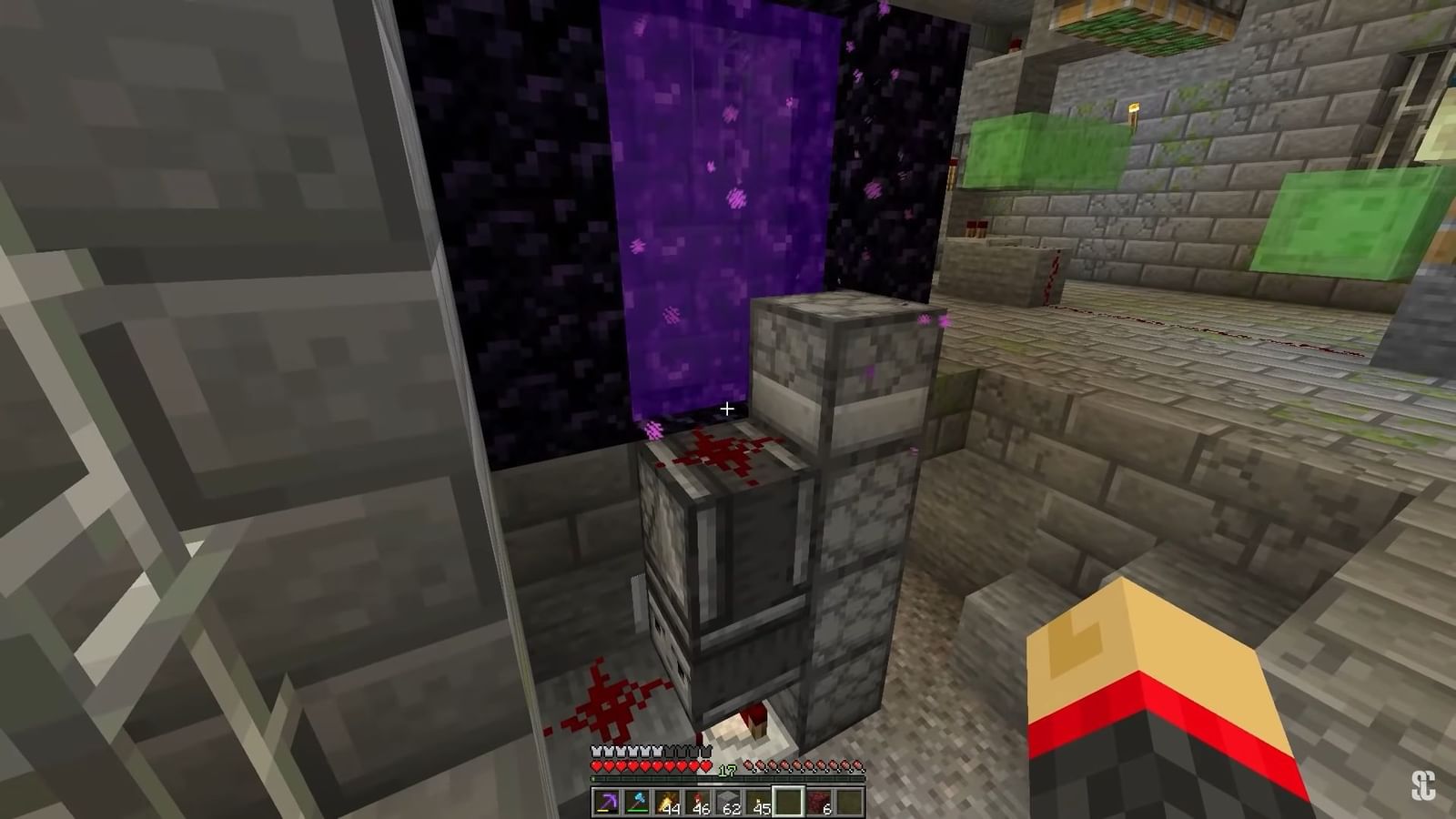
Task: Click the half heart at the end of the health bar
Action: 704,766
